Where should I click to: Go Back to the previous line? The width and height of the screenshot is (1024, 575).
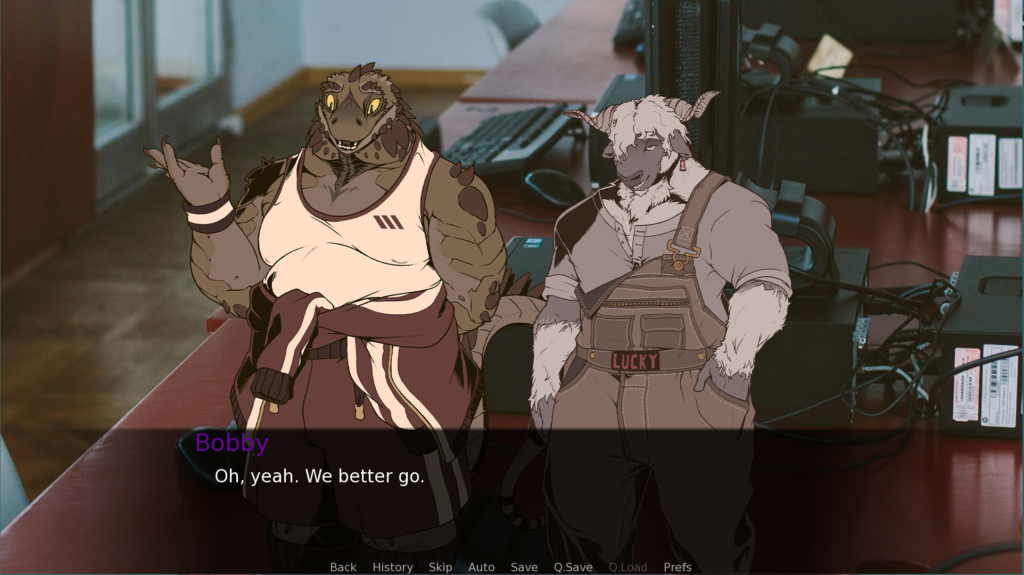343,567
